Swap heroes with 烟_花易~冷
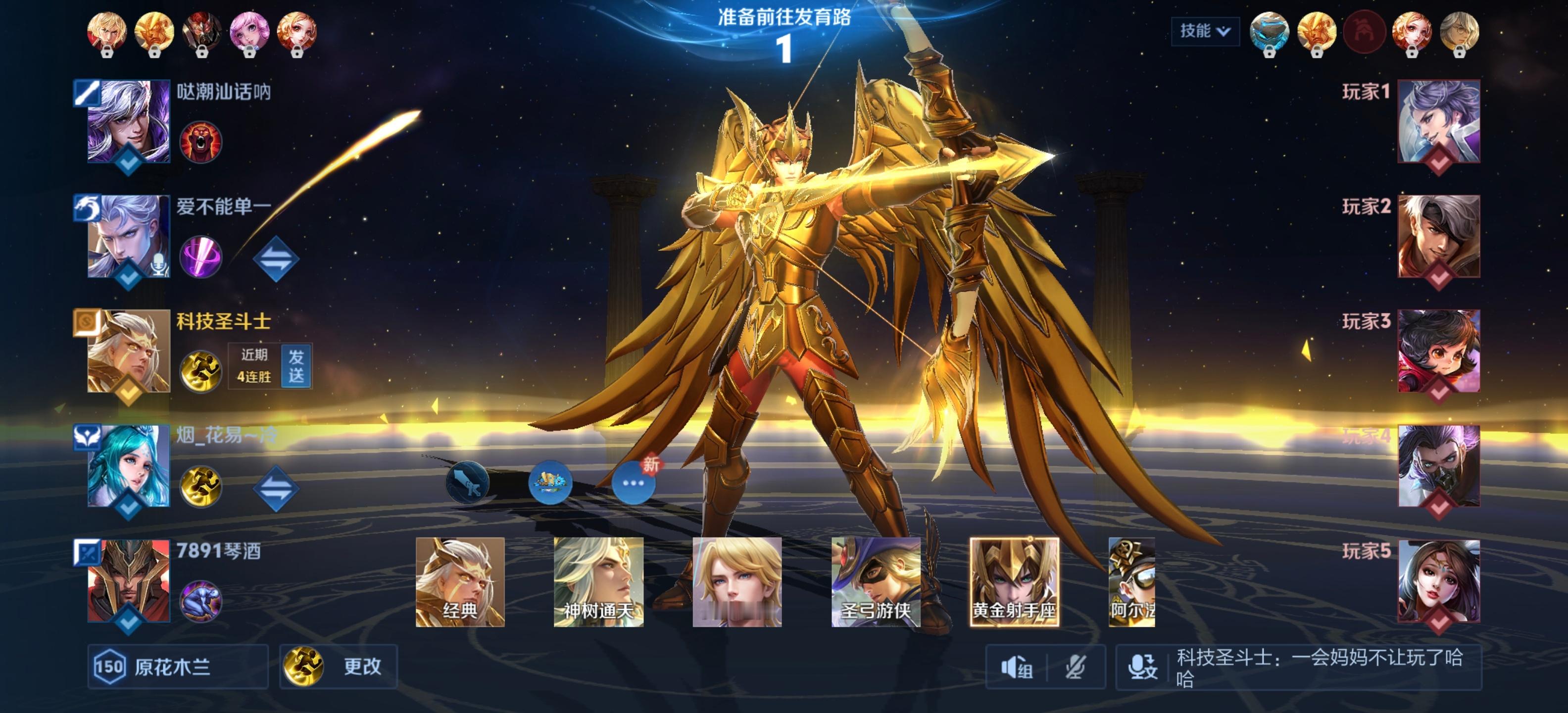Image resolution: width=1568 pixels, height=713 pixels. [x=276, y=488]
